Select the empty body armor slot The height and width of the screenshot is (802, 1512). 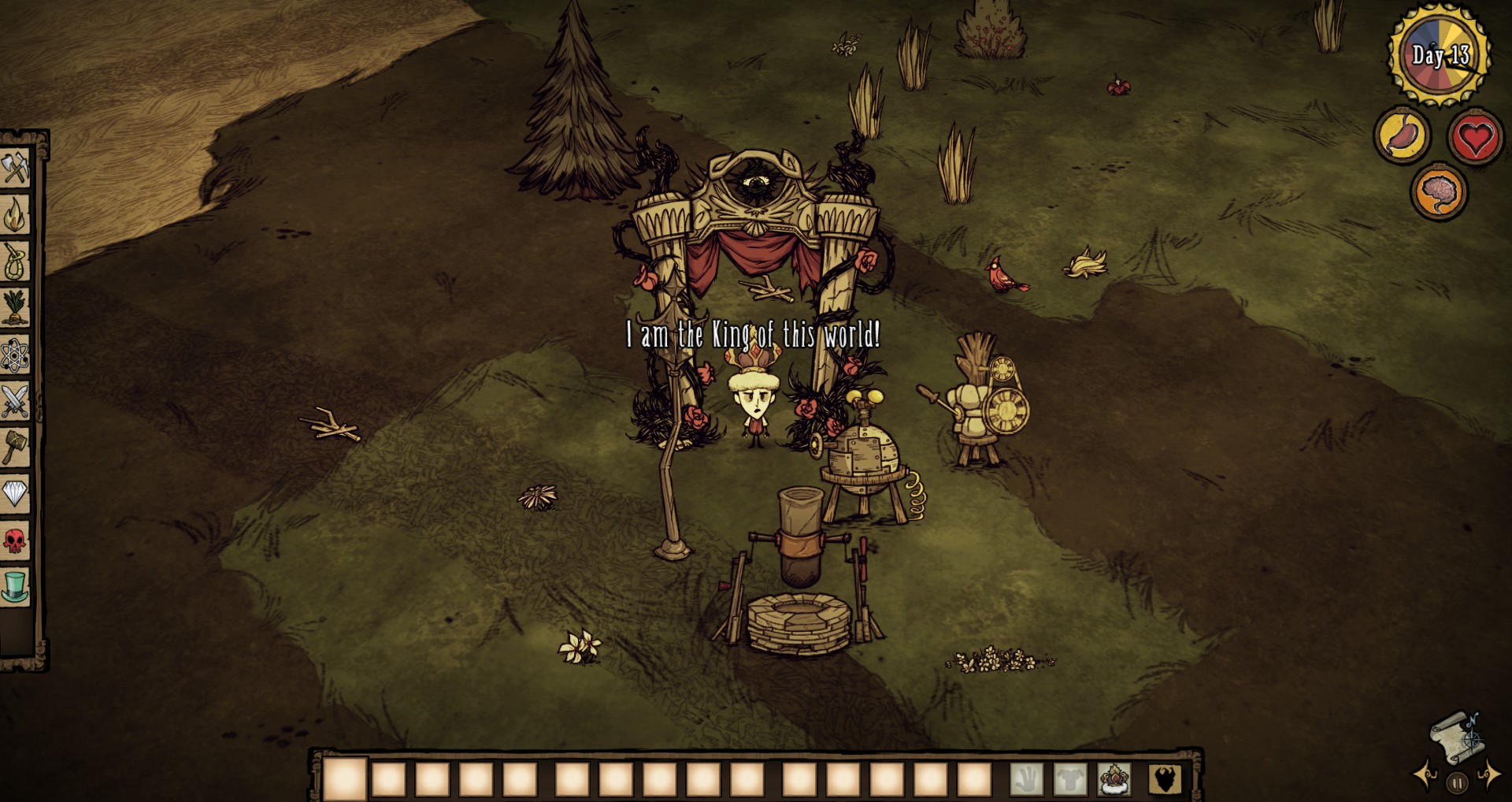pos(1070,778)
